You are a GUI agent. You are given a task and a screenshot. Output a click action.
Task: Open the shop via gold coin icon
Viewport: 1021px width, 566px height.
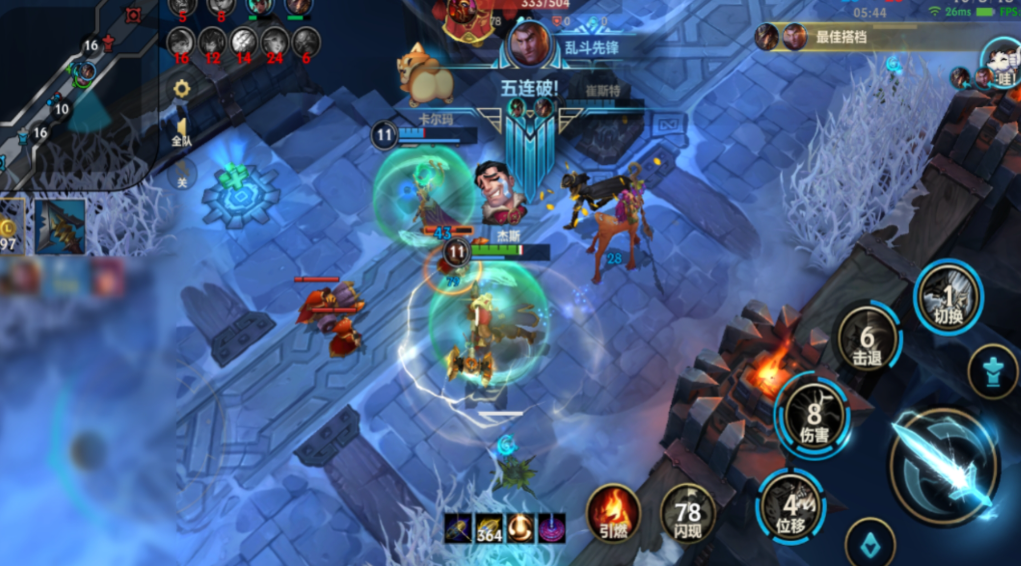coord(12,224)
